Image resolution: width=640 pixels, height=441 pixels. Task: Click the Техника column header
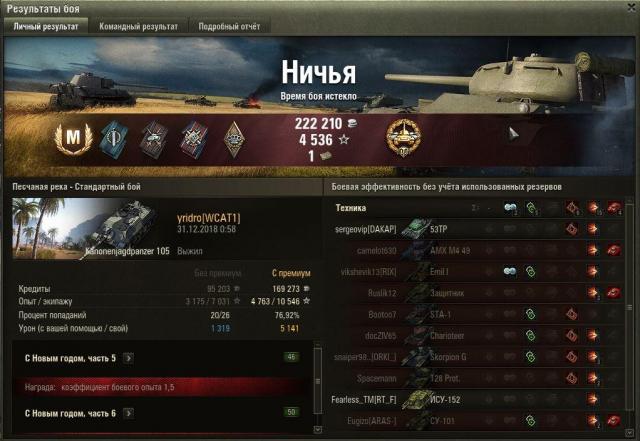pyautogui.click(x=350, y=208)
